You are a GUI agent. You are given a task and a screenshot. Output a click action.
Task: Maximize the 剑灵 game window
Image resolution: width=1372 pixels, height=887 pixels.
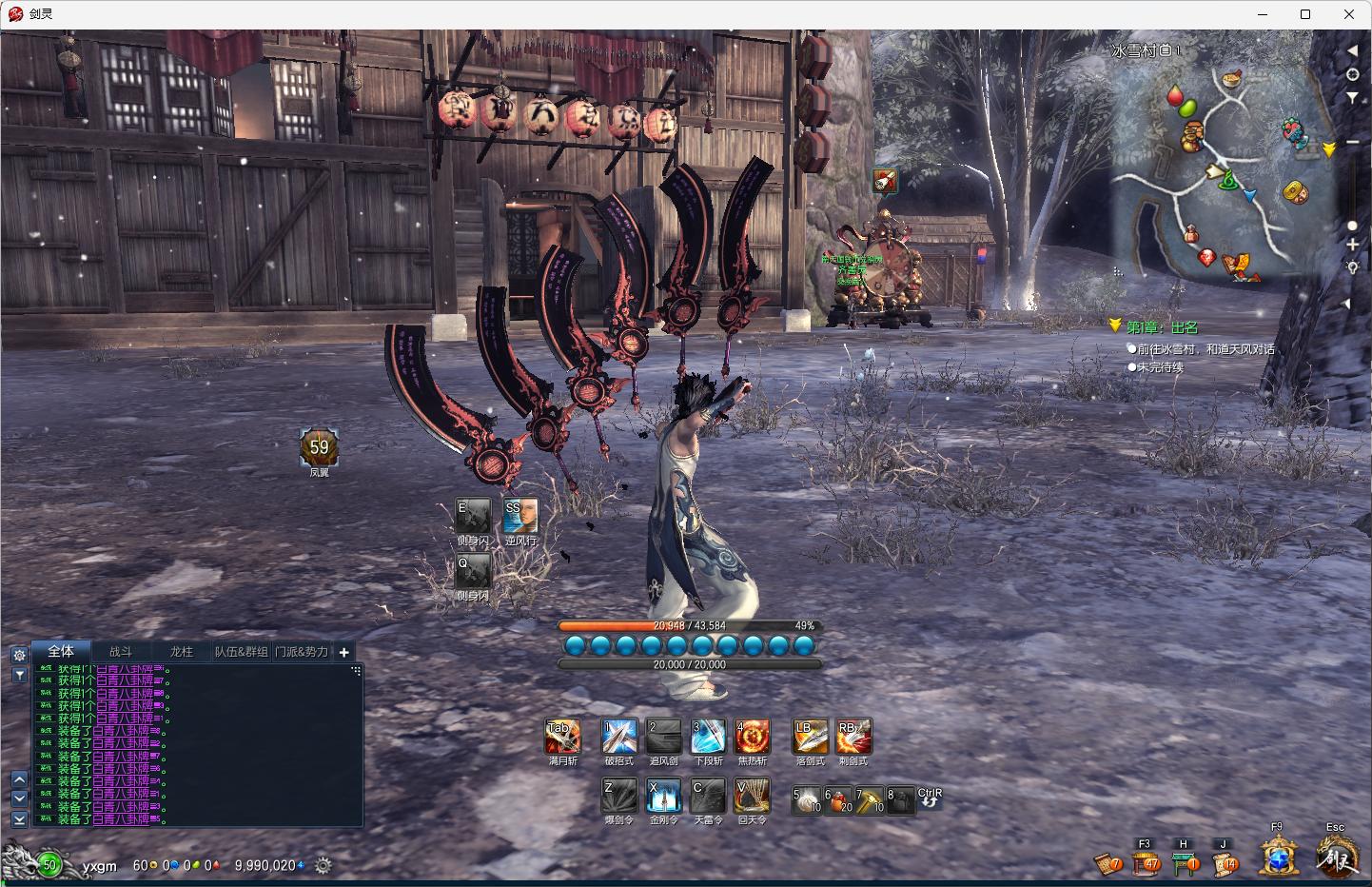click(x=1305, y=14)
